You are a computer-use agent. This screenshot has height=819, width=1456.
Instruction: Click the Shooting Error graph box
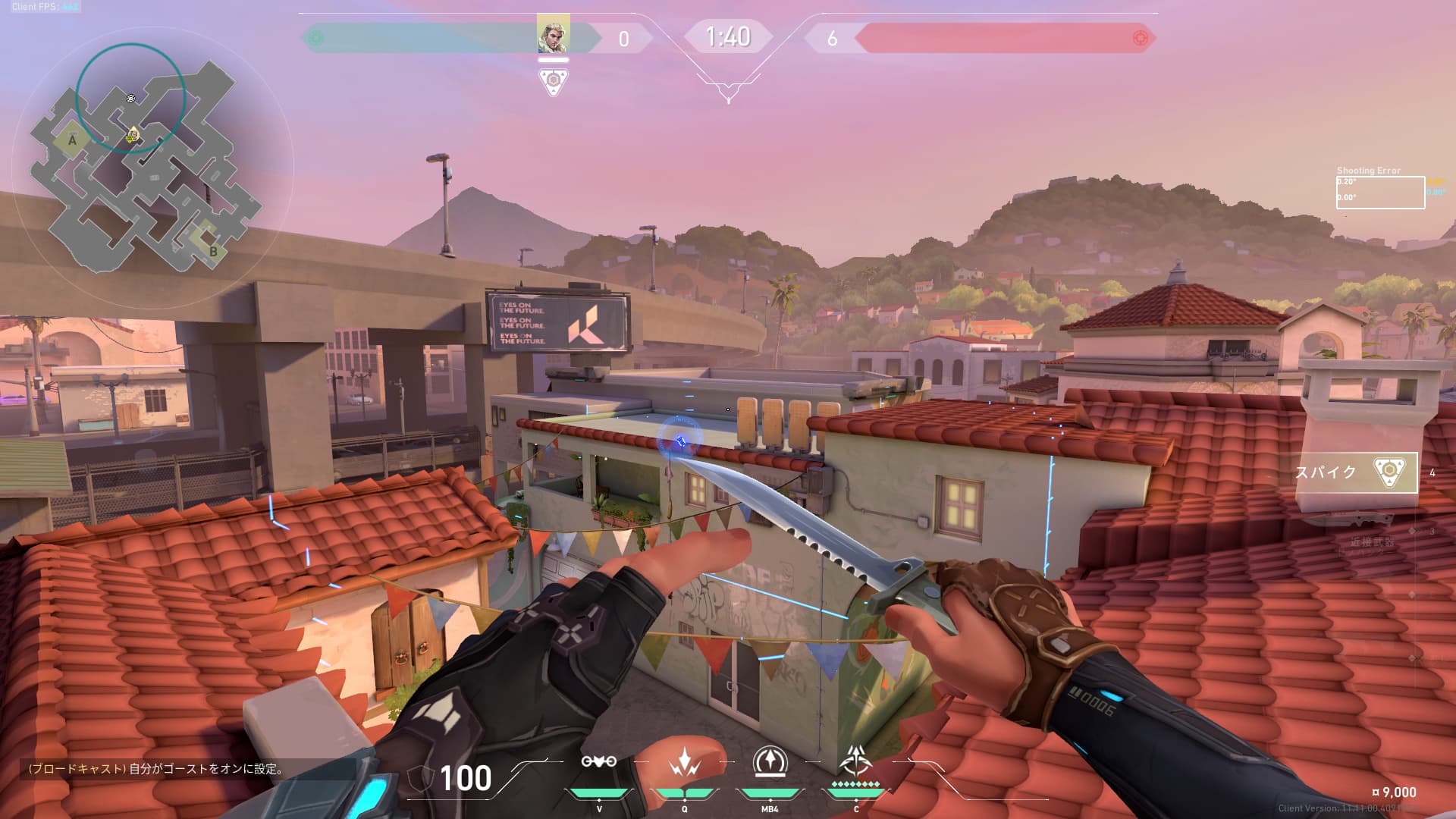tap(1379, 193)
